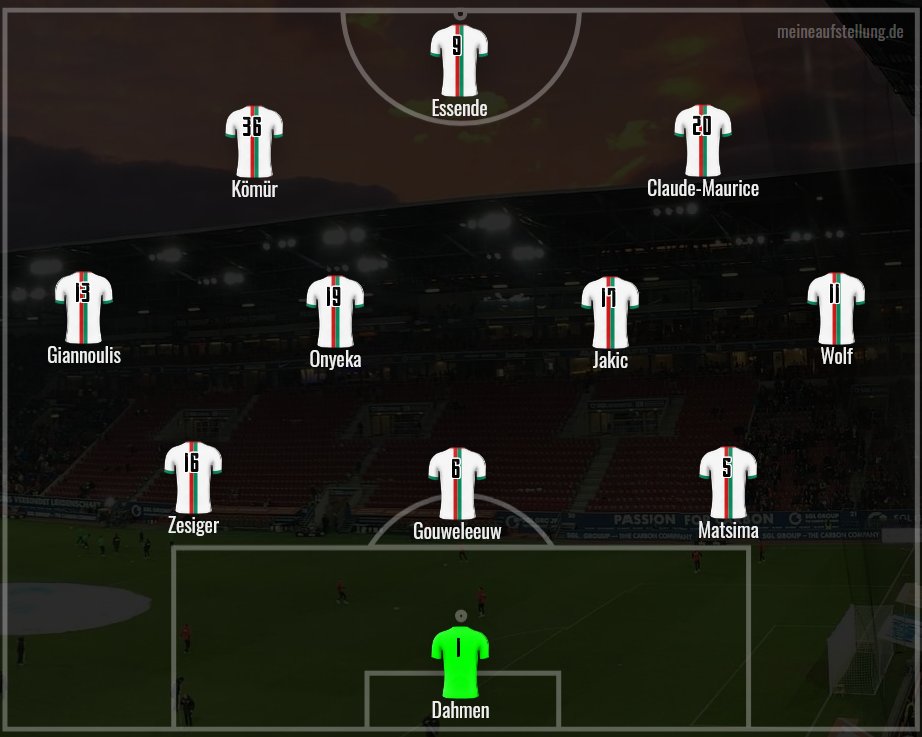Choose Wolf's number 11 shirt

tap(836, 305)
